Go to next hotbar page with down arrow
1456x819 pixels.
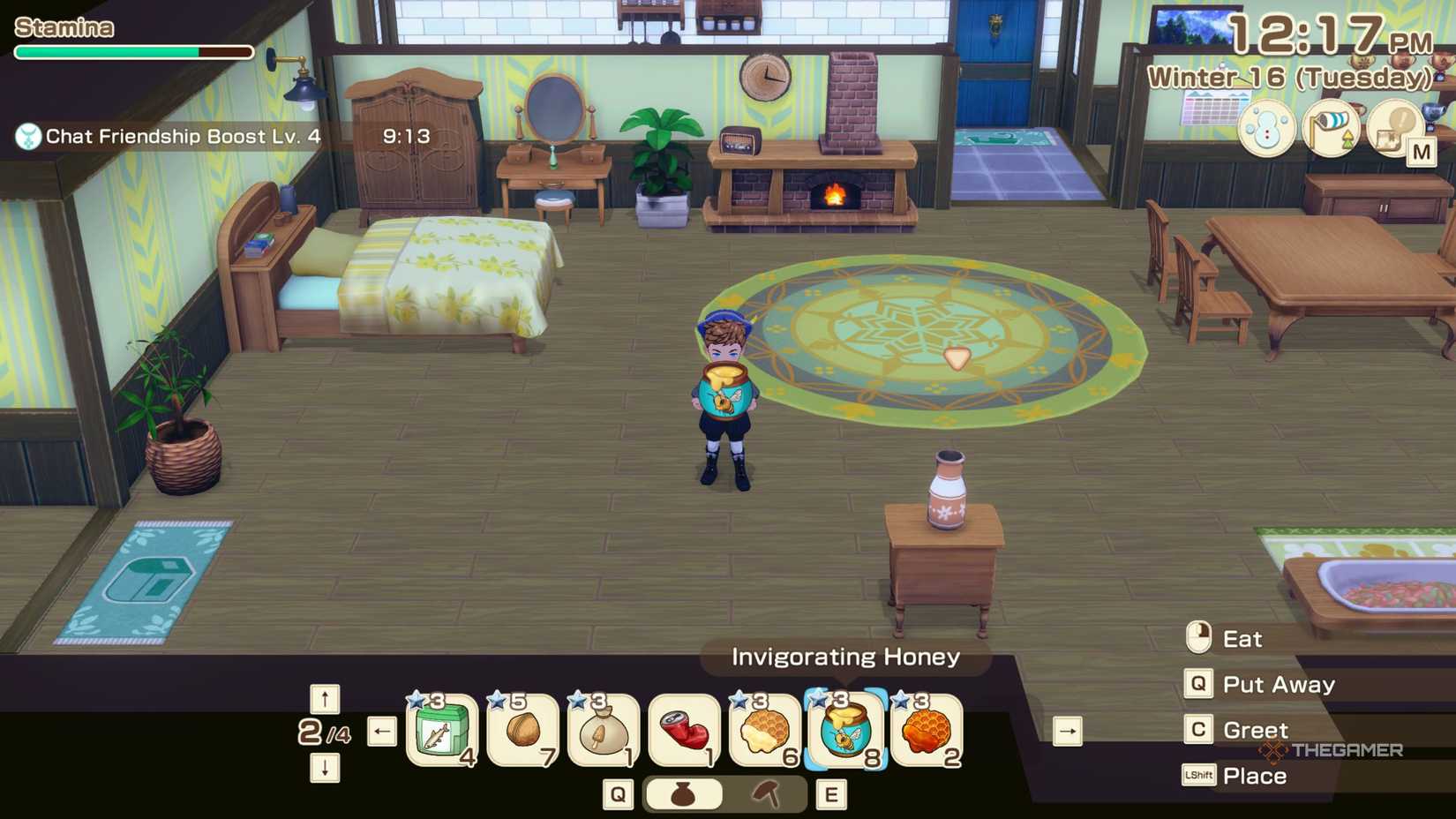click(x=325, y=768)
